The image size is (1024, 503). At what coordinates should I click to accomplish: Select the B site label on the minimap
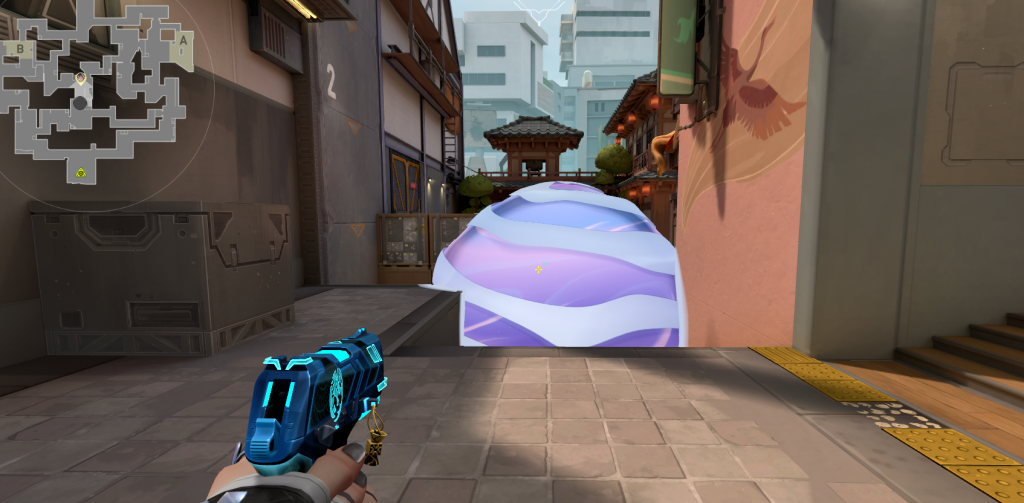tap(19, 47)
